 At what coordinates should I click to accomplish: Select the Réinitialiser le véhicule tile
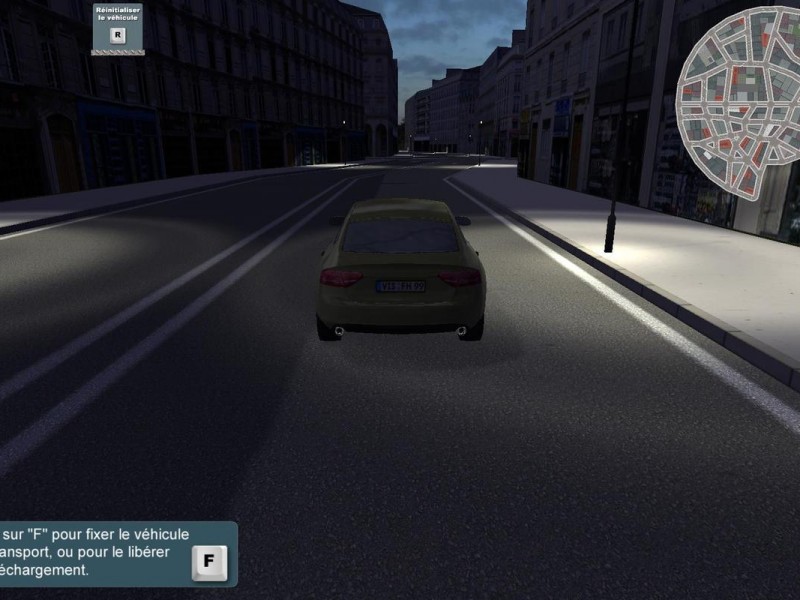118,28
